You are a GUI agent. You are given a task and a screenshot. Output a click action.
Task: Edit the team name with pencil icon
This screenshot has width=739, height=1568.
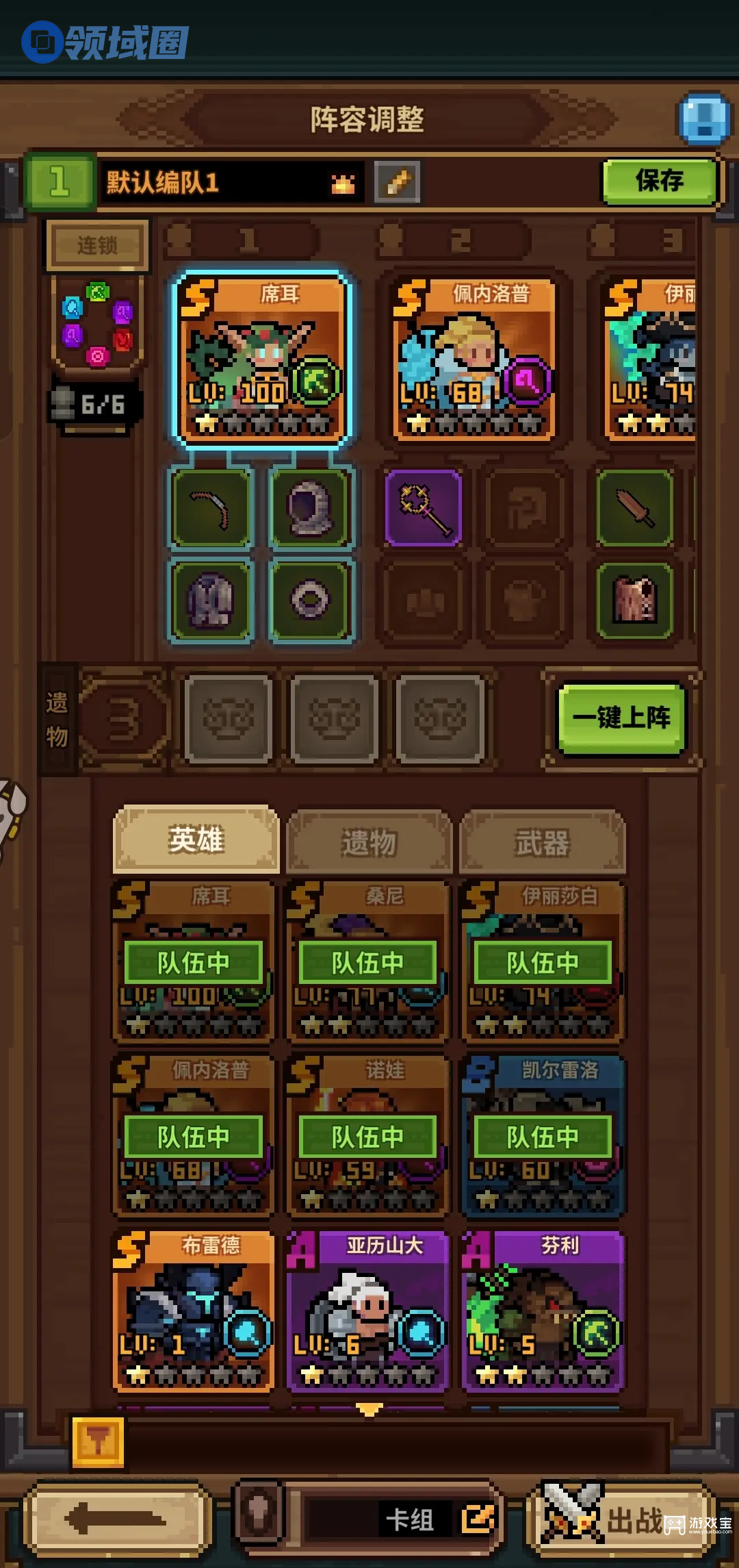(398, 182)
